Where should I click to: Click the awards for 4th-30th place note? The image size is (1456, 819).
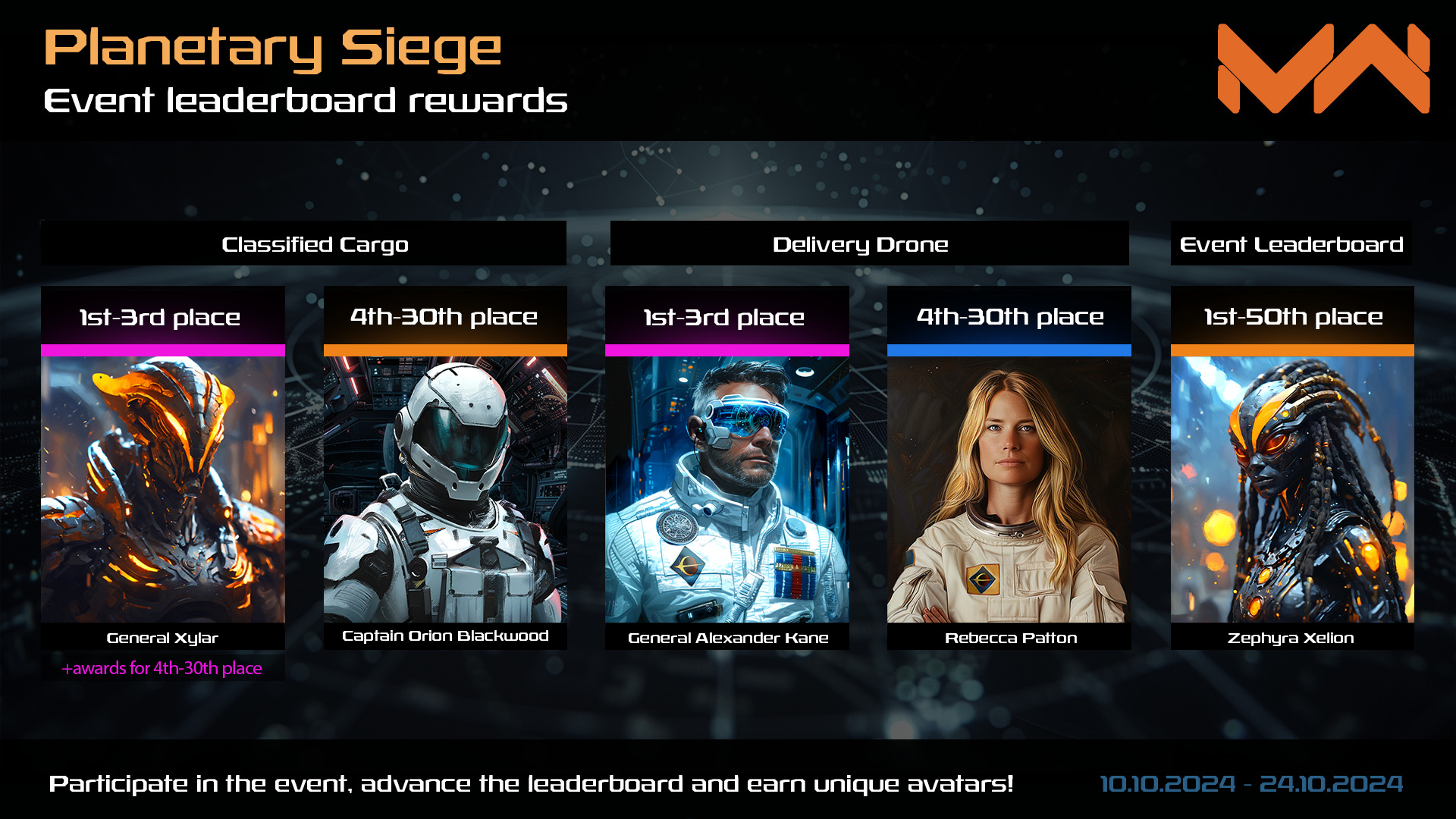point(162,668)
